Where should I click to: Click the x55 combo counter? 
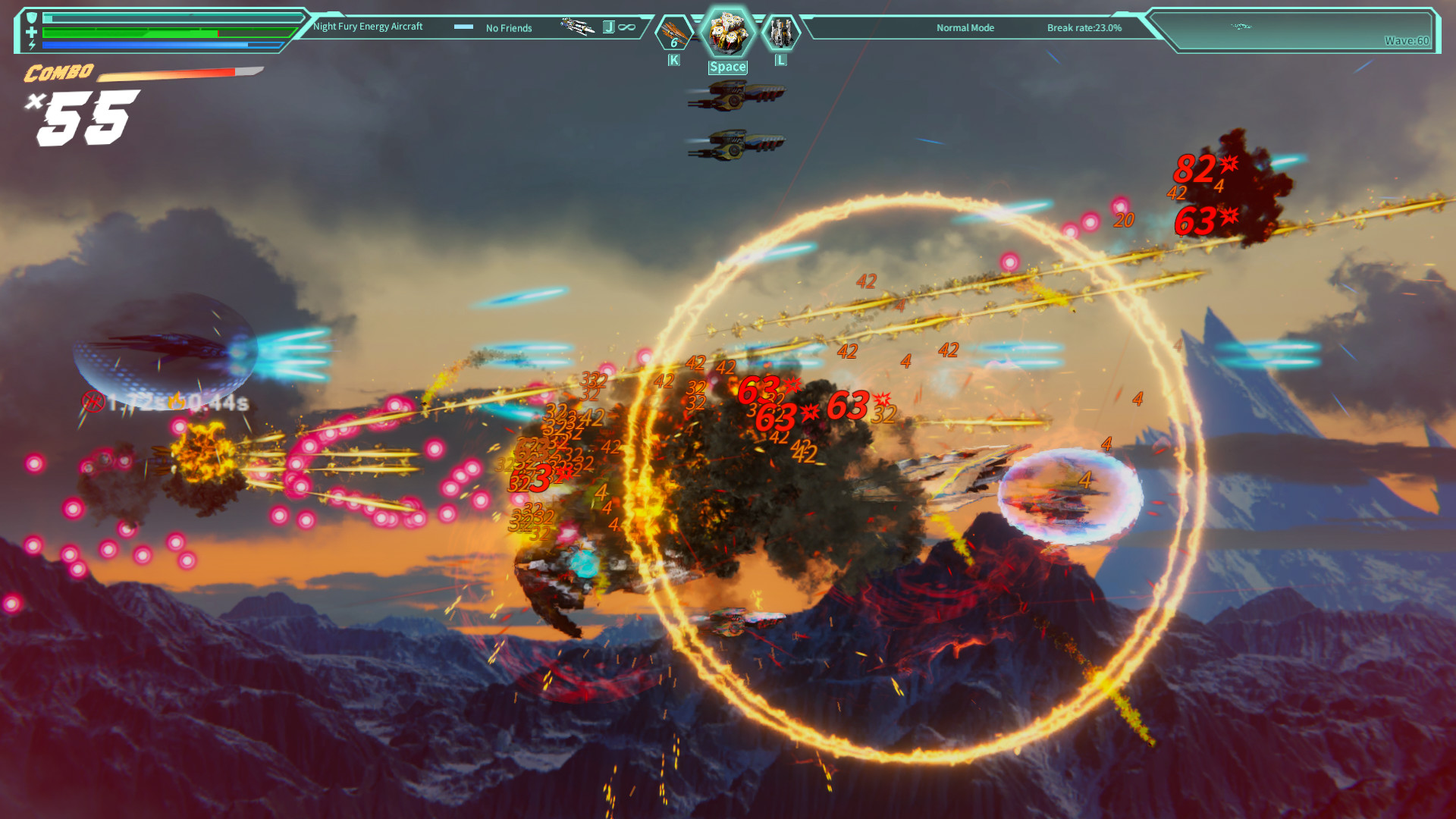pyautogui.click(x=80, y=114)
